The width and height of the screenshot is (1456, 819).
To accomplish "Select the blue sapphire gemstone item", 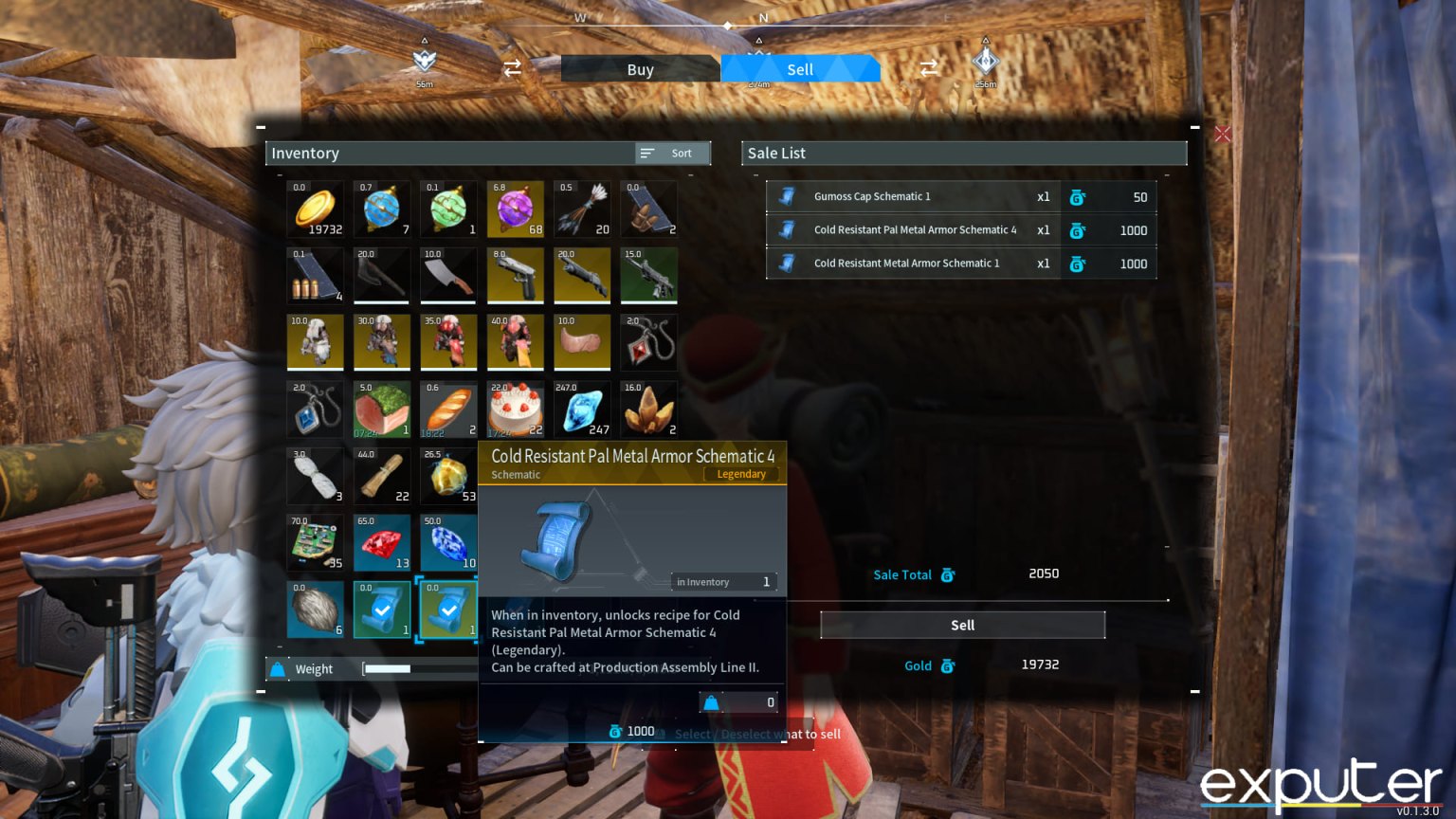I will (448, 542).
